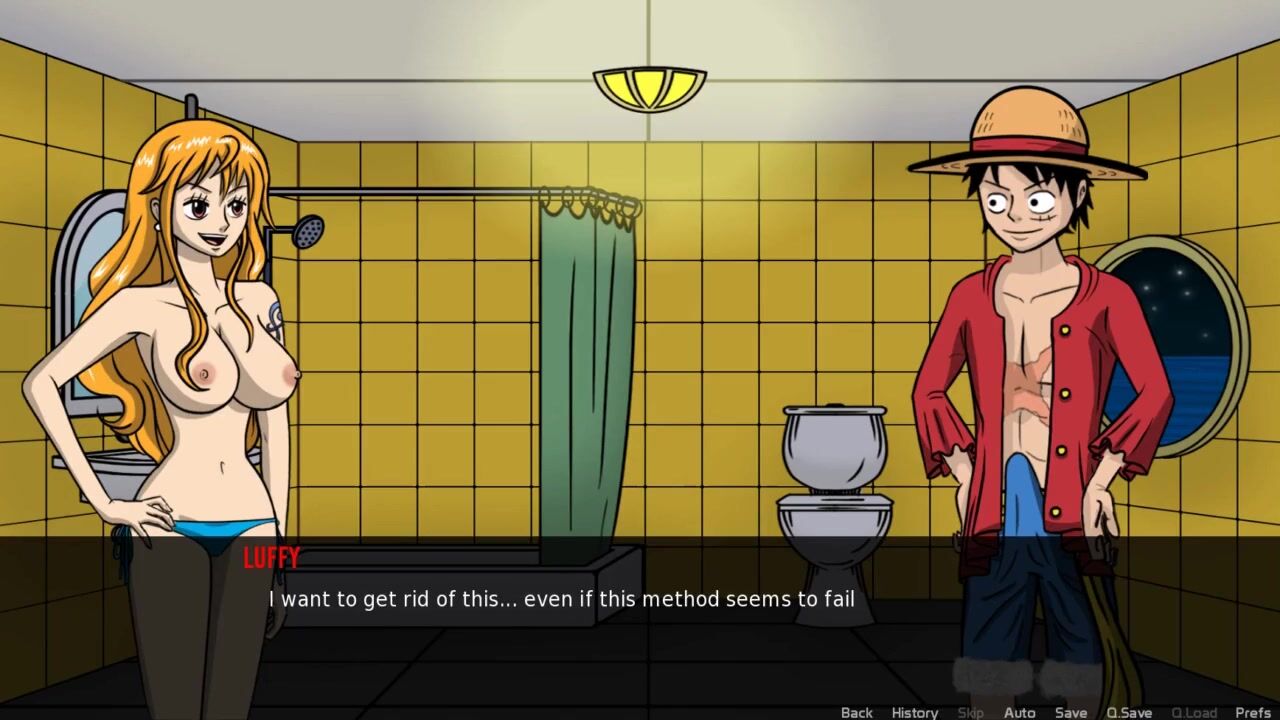The width and height of the screenshot is (1280, 720).
Task: Open the Prefs menu
Action: click(1252, 712)
